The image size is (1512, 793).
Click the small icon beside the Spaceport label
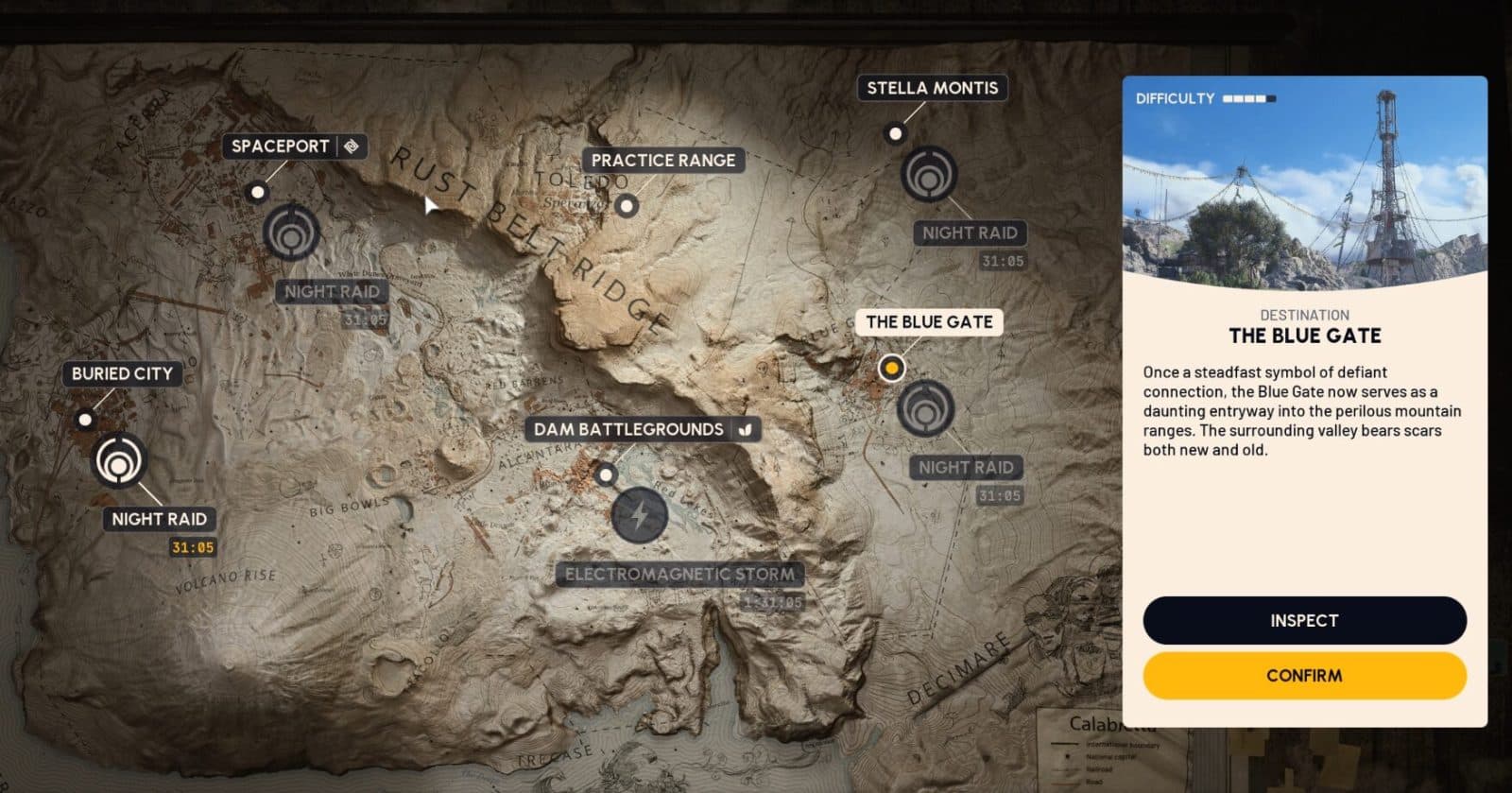coord(351,146)
